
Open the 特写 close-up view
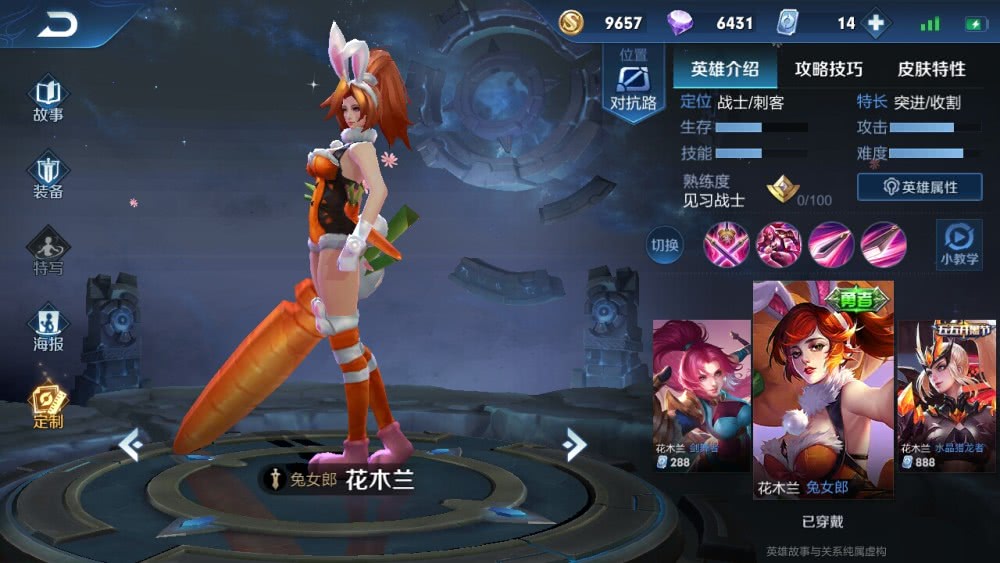[48, 252]
